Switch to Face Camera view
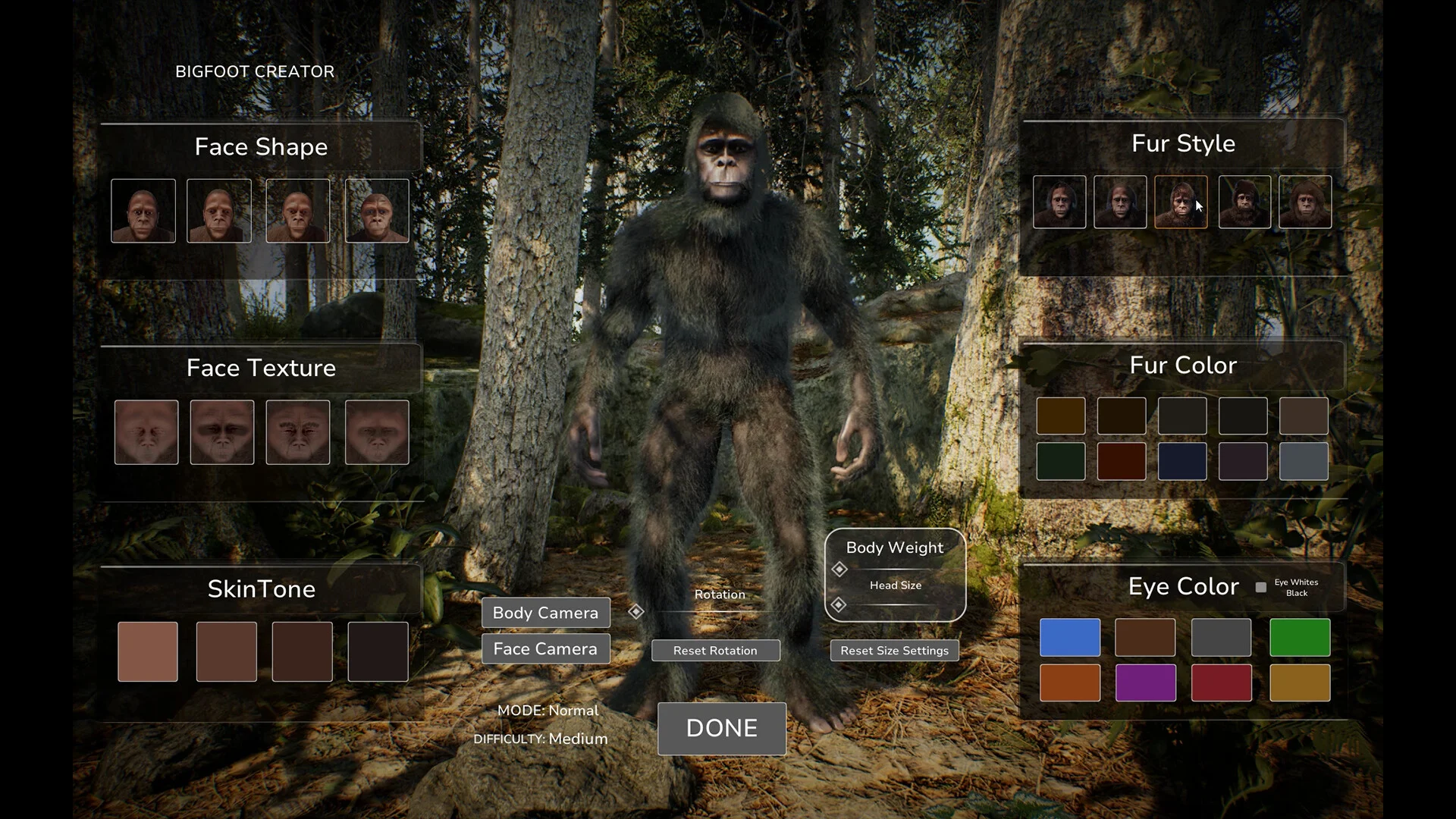The height and width of the screenshot is (819, 1456). (x=545, y=649)
